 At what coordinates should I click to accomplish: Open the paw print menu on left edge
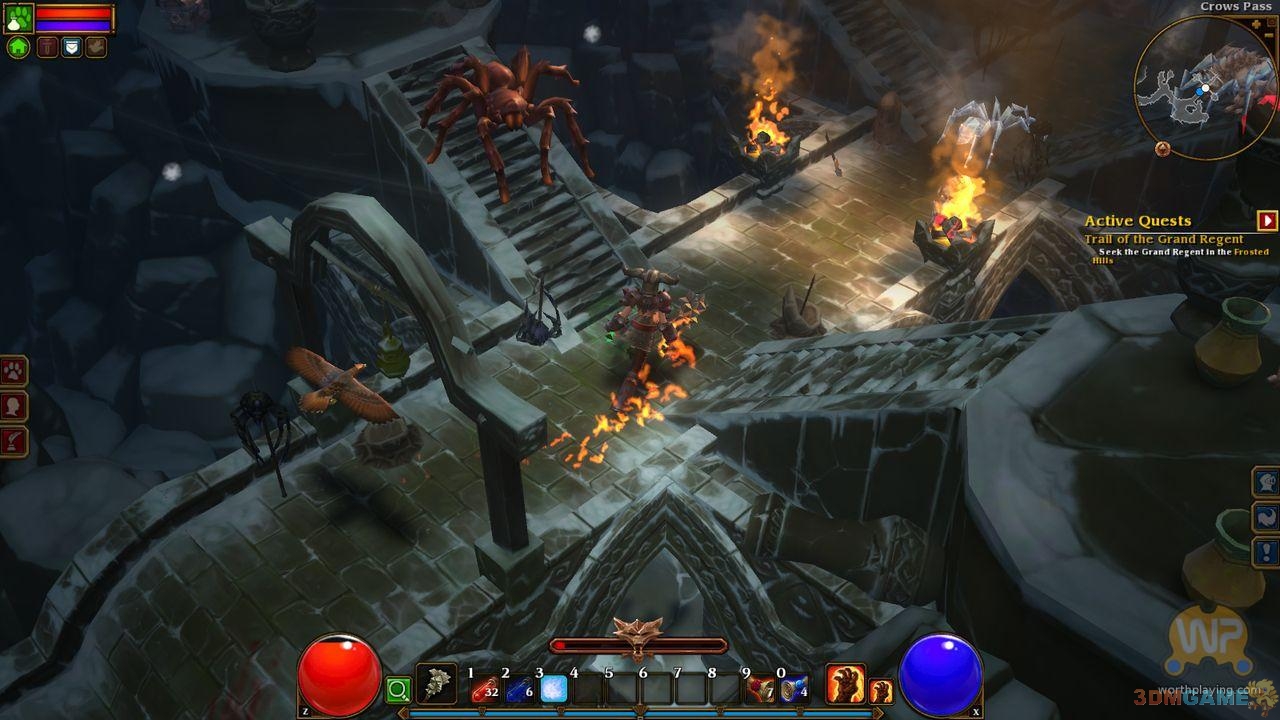(x=13, y=371)
